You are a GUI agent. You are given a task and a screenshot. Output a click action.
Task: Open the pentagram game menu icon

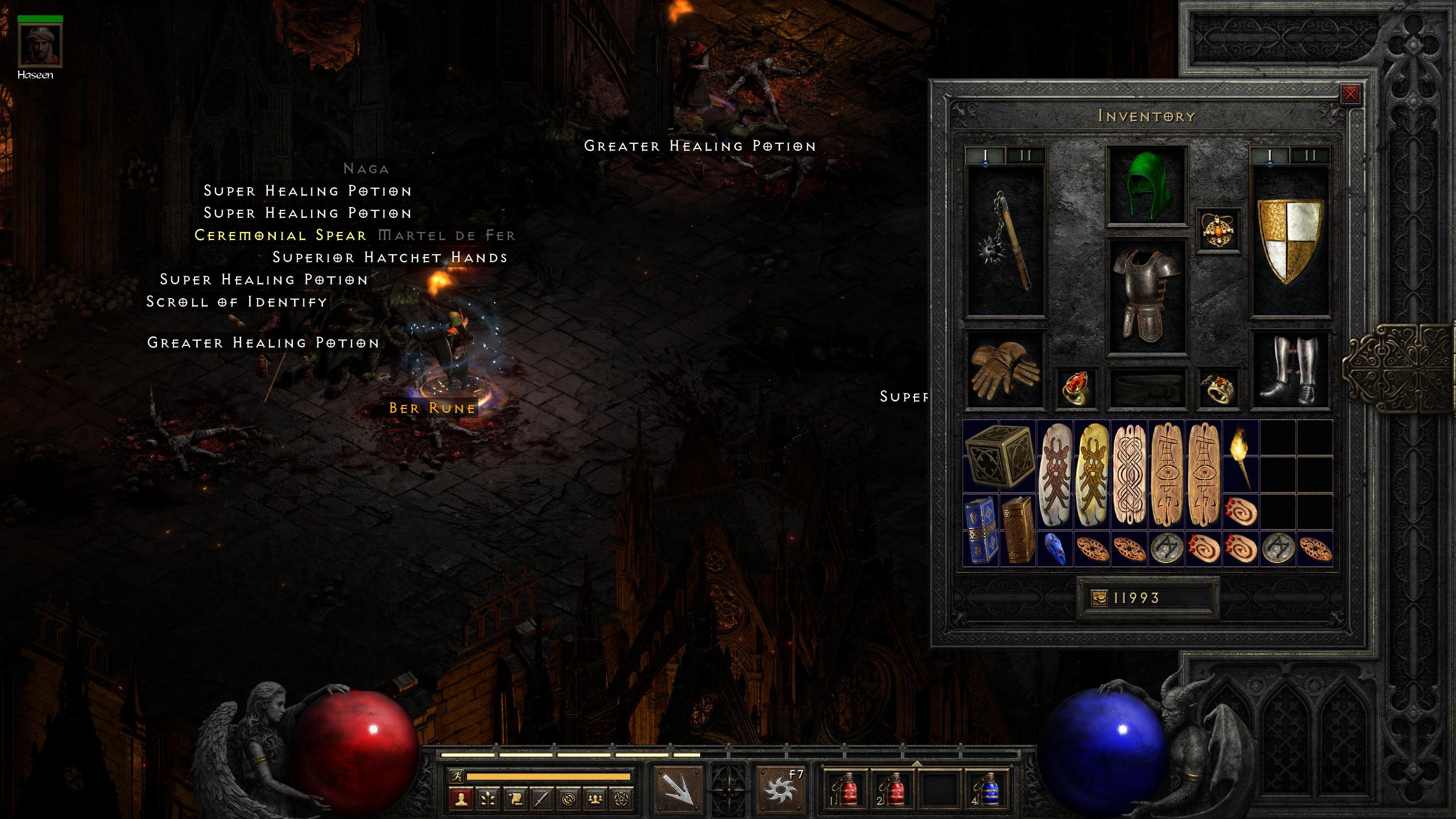point(622,799)
